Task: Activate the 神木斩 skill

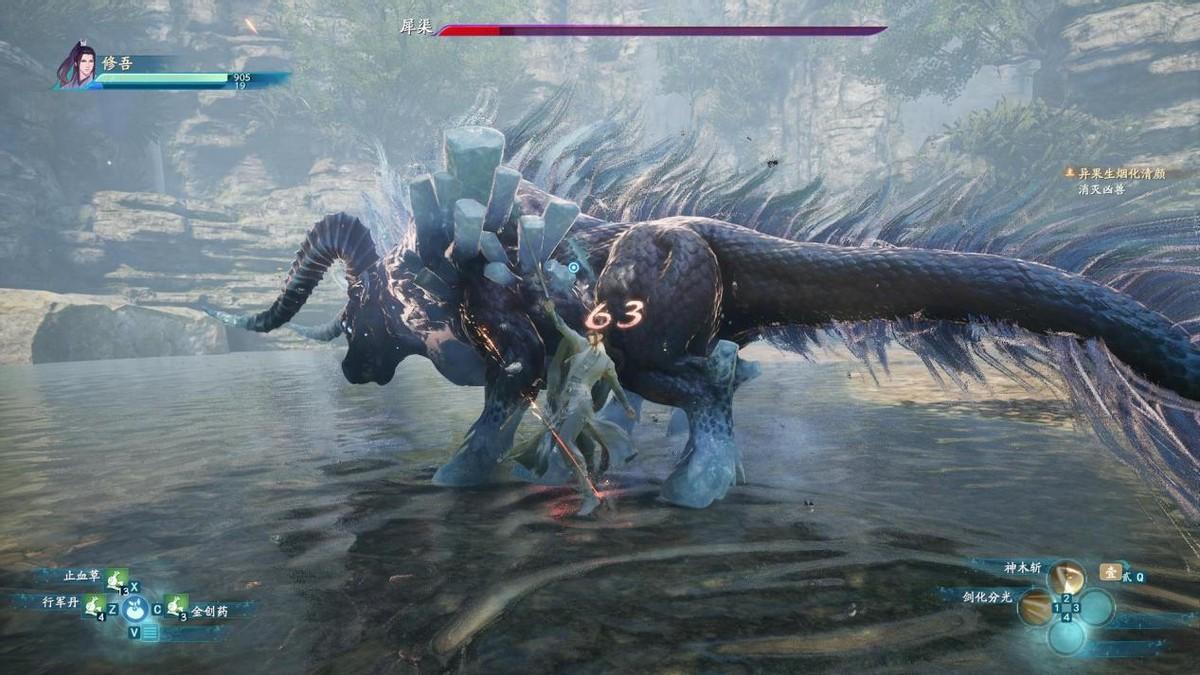Action: point(1065,575)
